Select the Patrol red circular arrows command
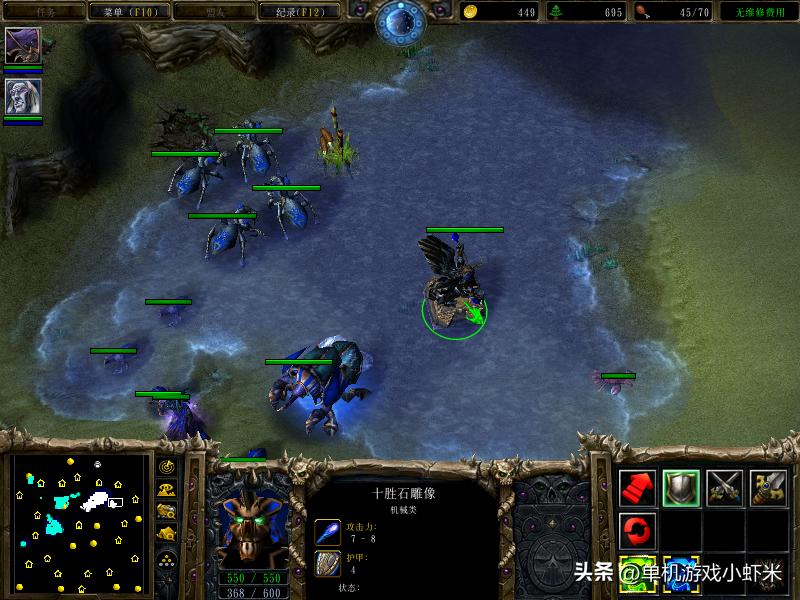This screenshot has width=800, height=600. [x=637, y=530]
